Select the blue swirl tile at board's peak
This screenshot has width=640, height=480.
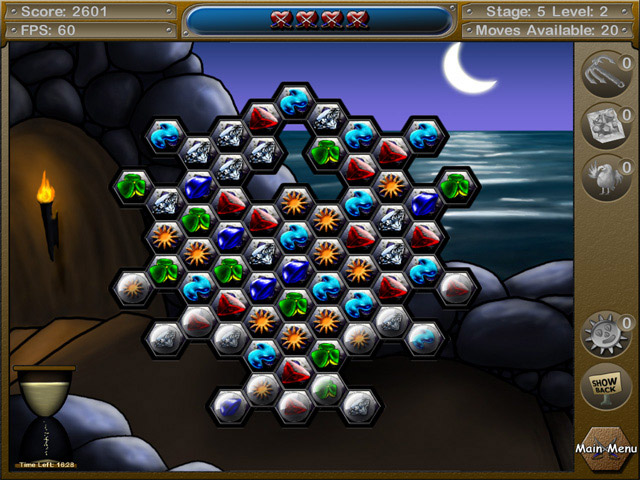click(294, 101)
